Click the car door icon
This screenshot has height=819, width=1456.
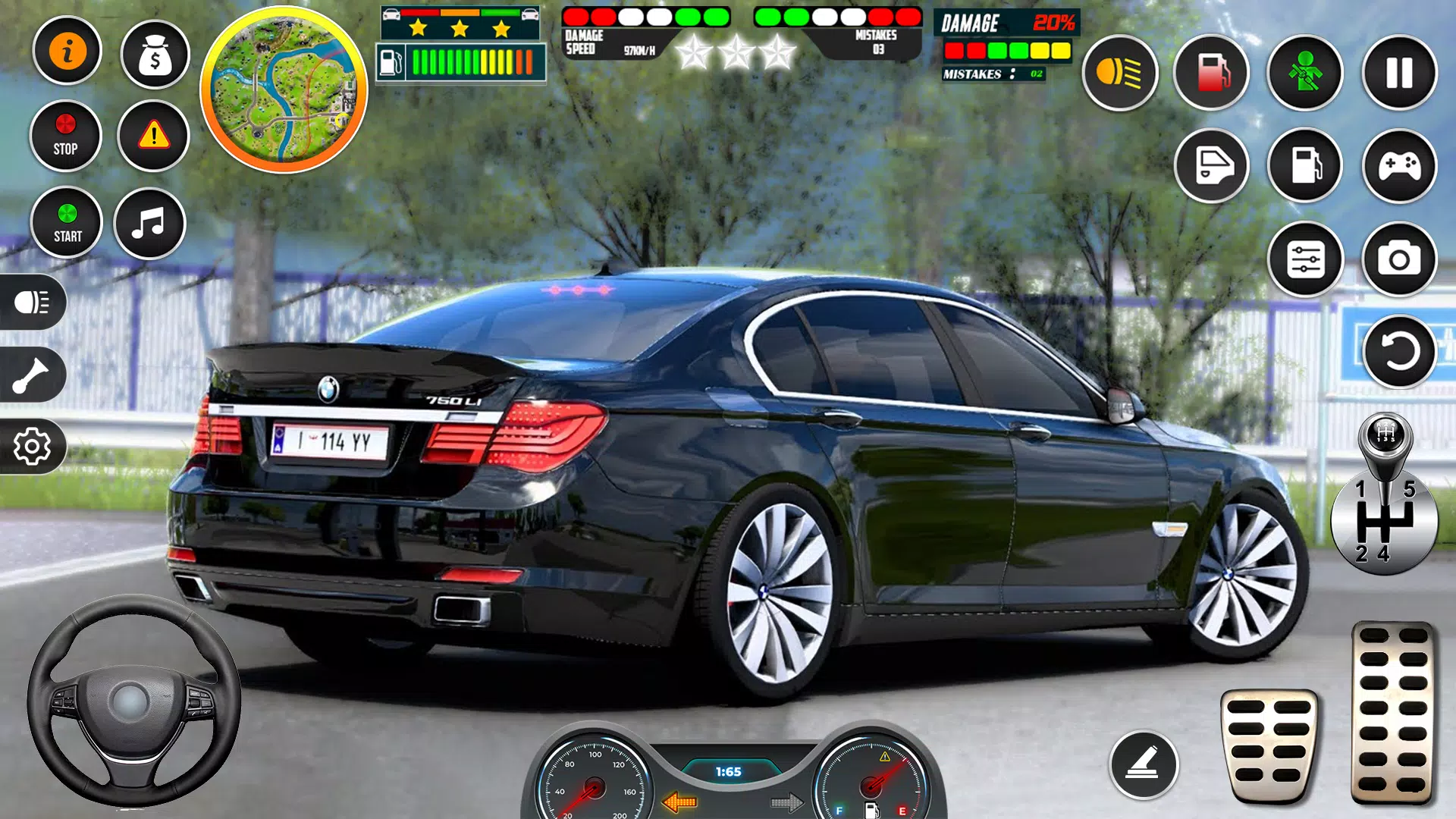point(1212,165)
